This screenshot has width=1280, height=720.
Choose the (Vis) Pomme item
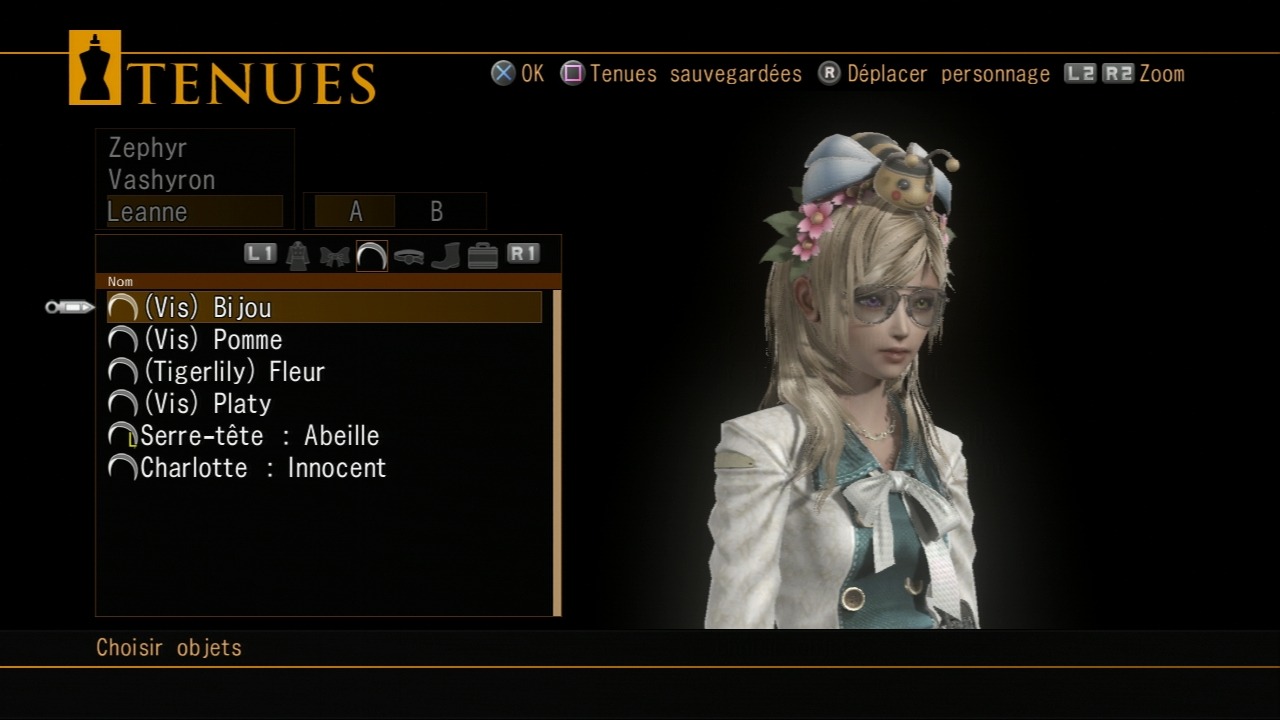pos(213,340)
